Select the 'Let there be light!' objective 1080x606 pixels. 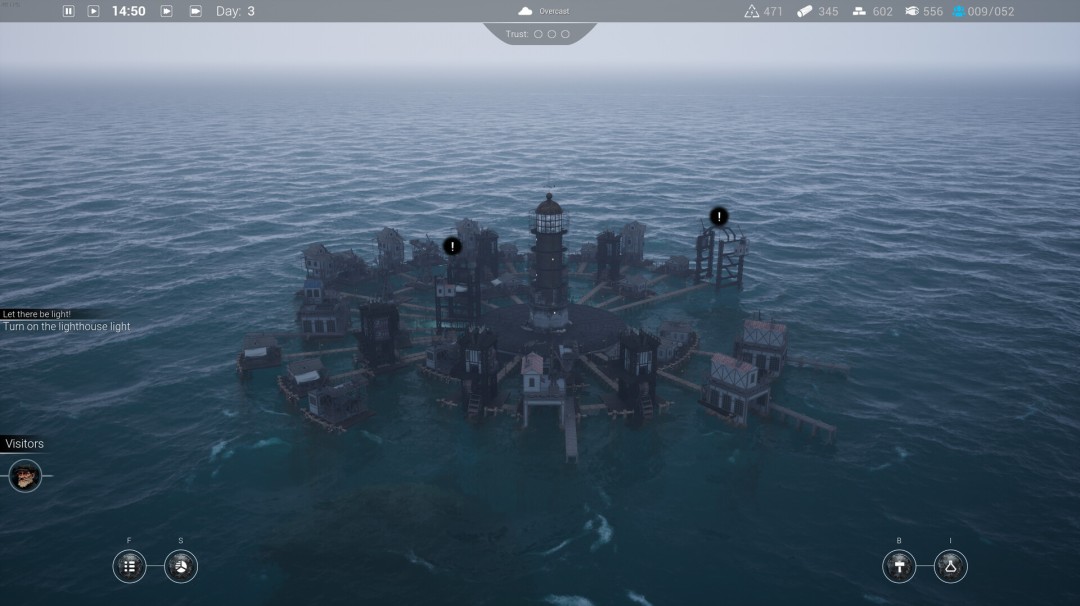pyautogui.click(x=36, y=314)
